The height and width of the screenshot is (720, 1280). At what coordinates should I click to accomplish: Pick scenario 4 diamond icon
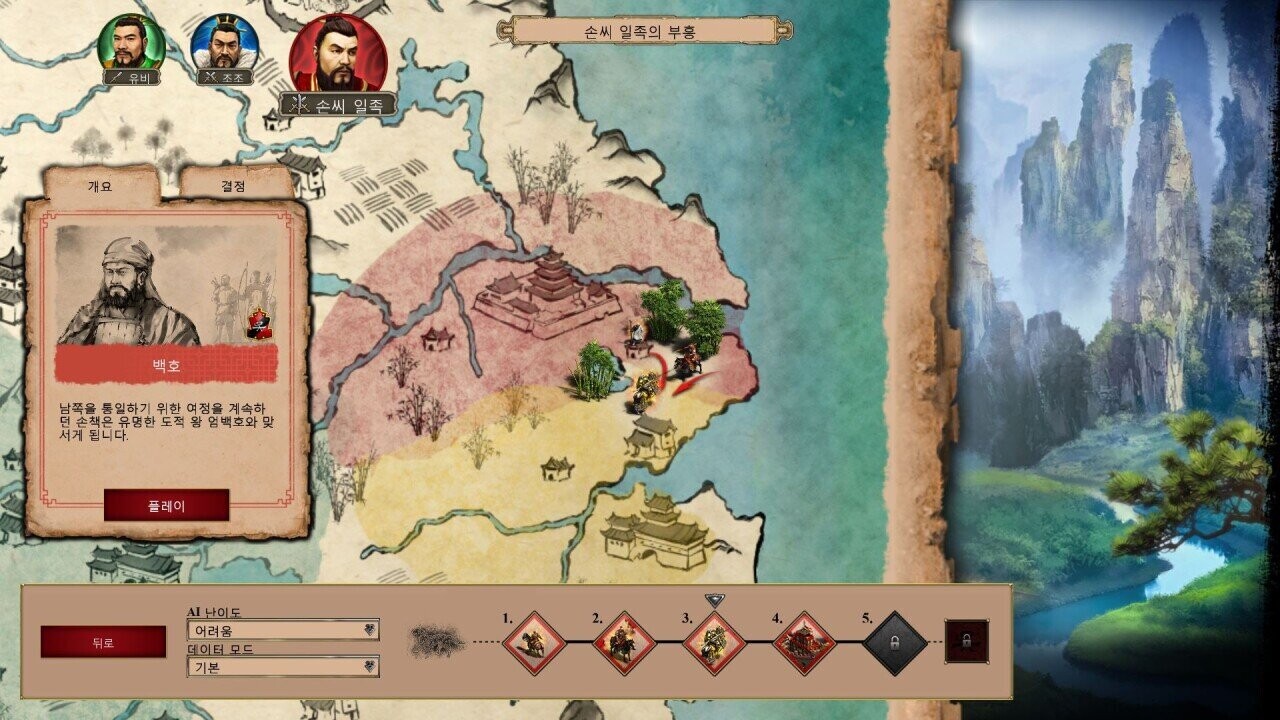pos(804,643)
